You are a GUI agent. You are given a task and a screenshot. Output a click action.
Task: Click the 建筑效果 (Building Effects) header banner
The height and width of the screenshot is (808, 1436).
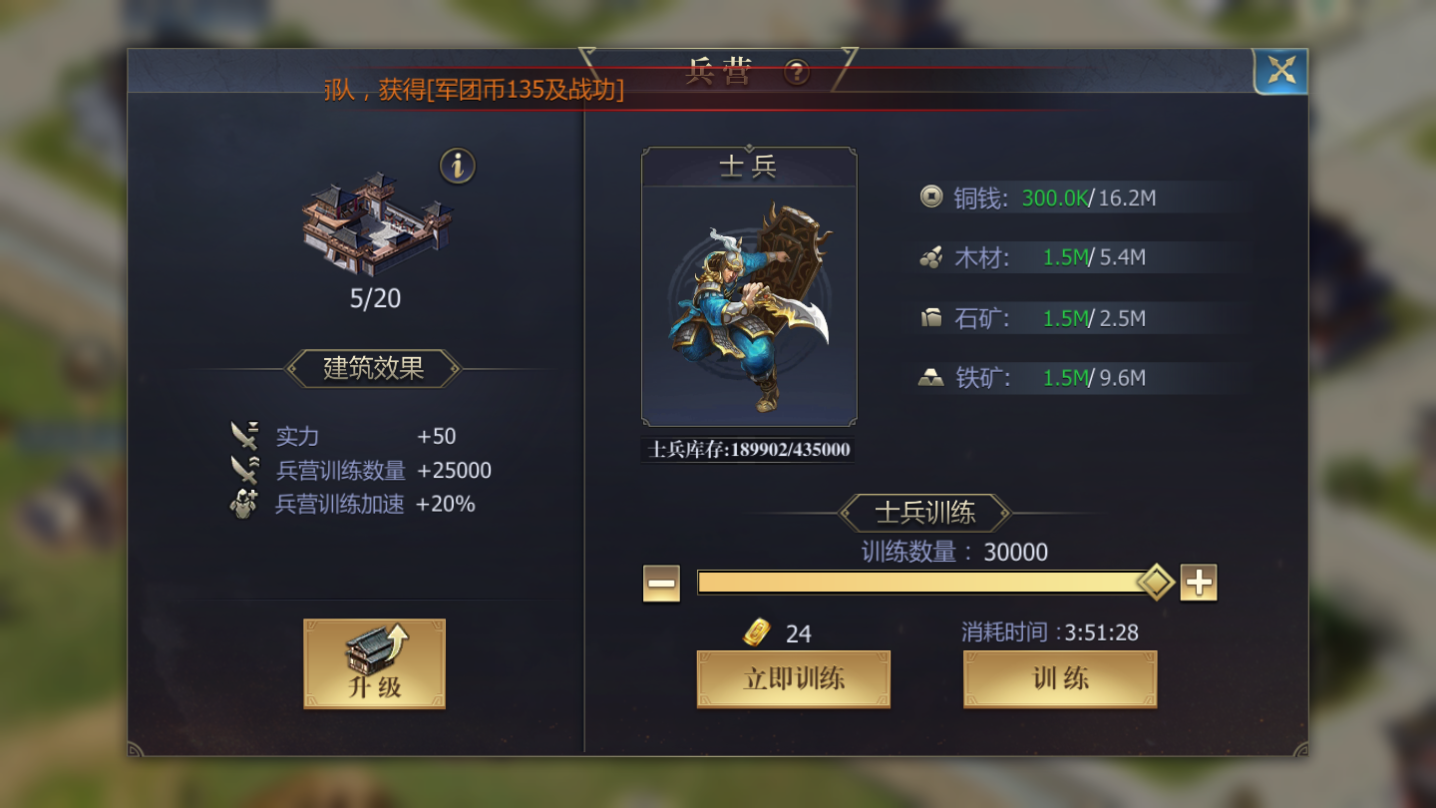[x=374, y=368]
